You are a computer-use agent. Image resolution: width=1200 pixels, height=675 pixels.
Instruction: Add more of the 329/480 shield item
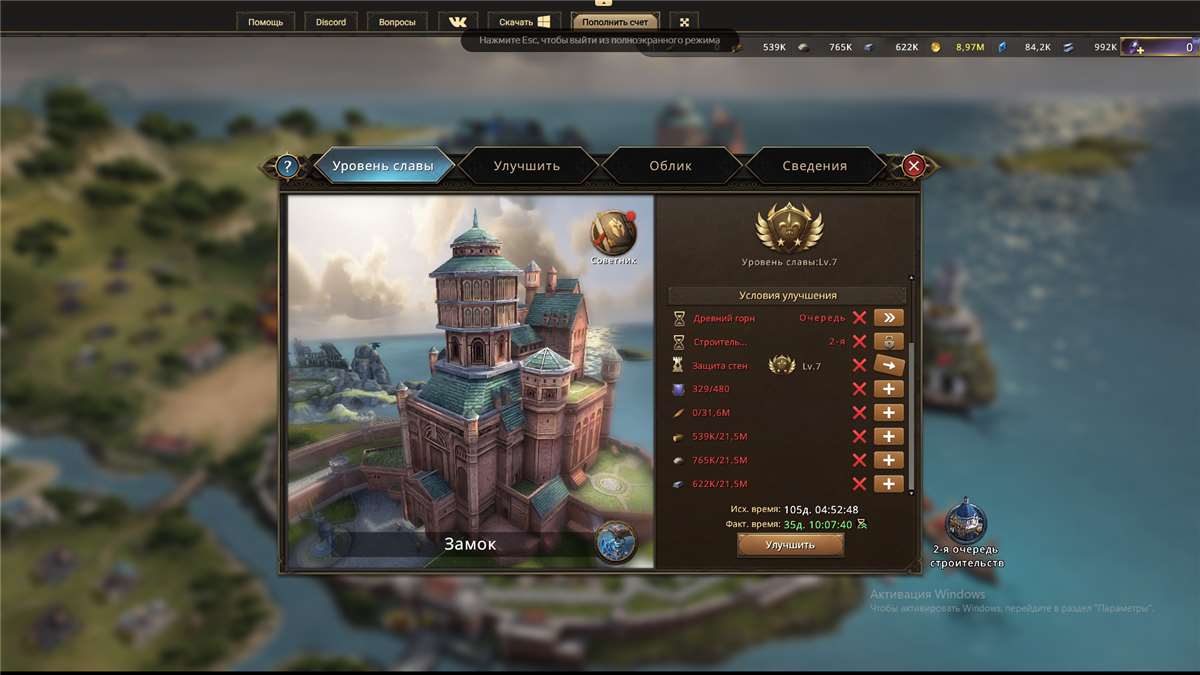pos(888,389)
